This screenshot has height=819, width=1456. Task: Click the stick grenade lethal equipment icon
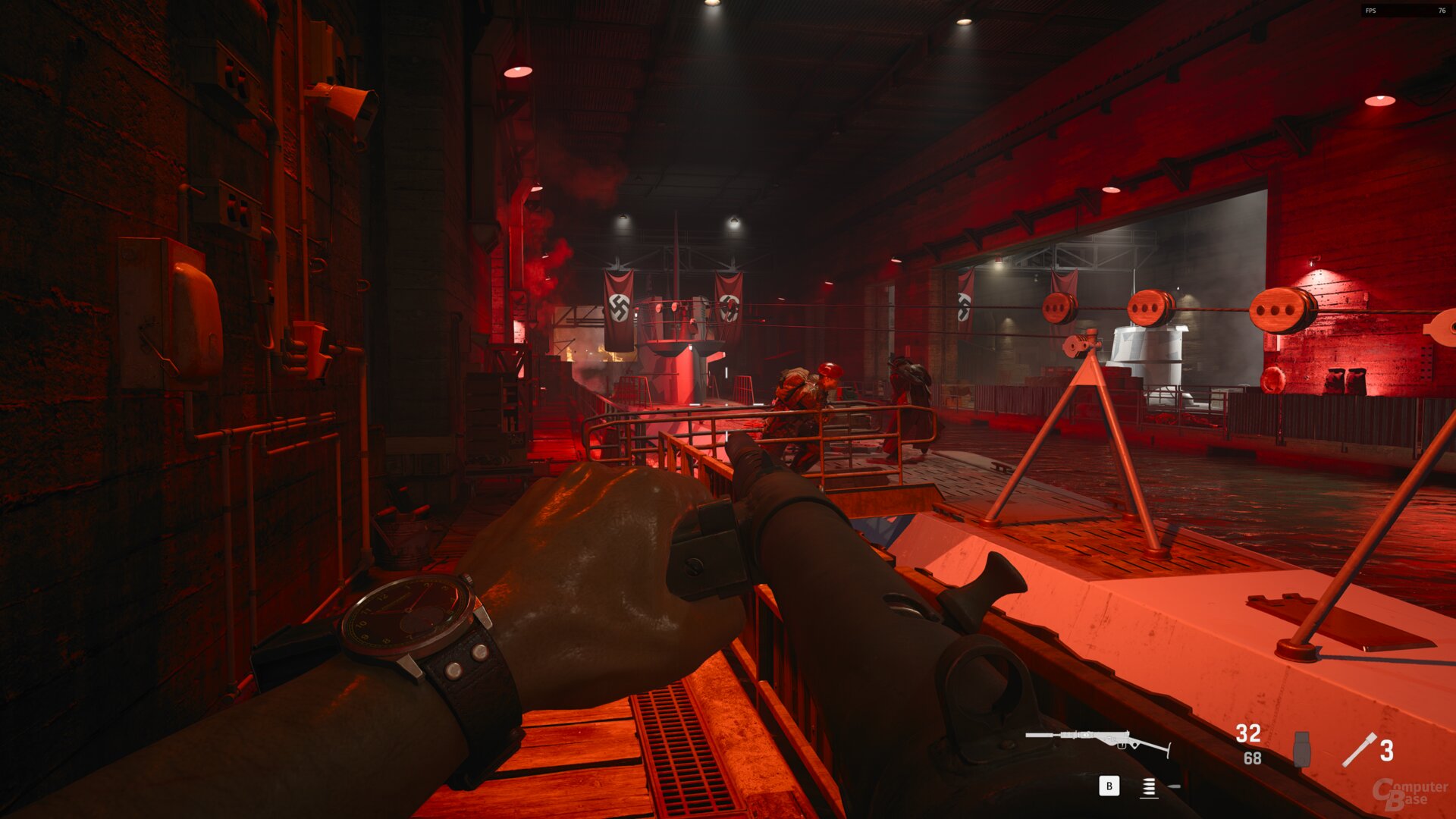coord(1360,748)
